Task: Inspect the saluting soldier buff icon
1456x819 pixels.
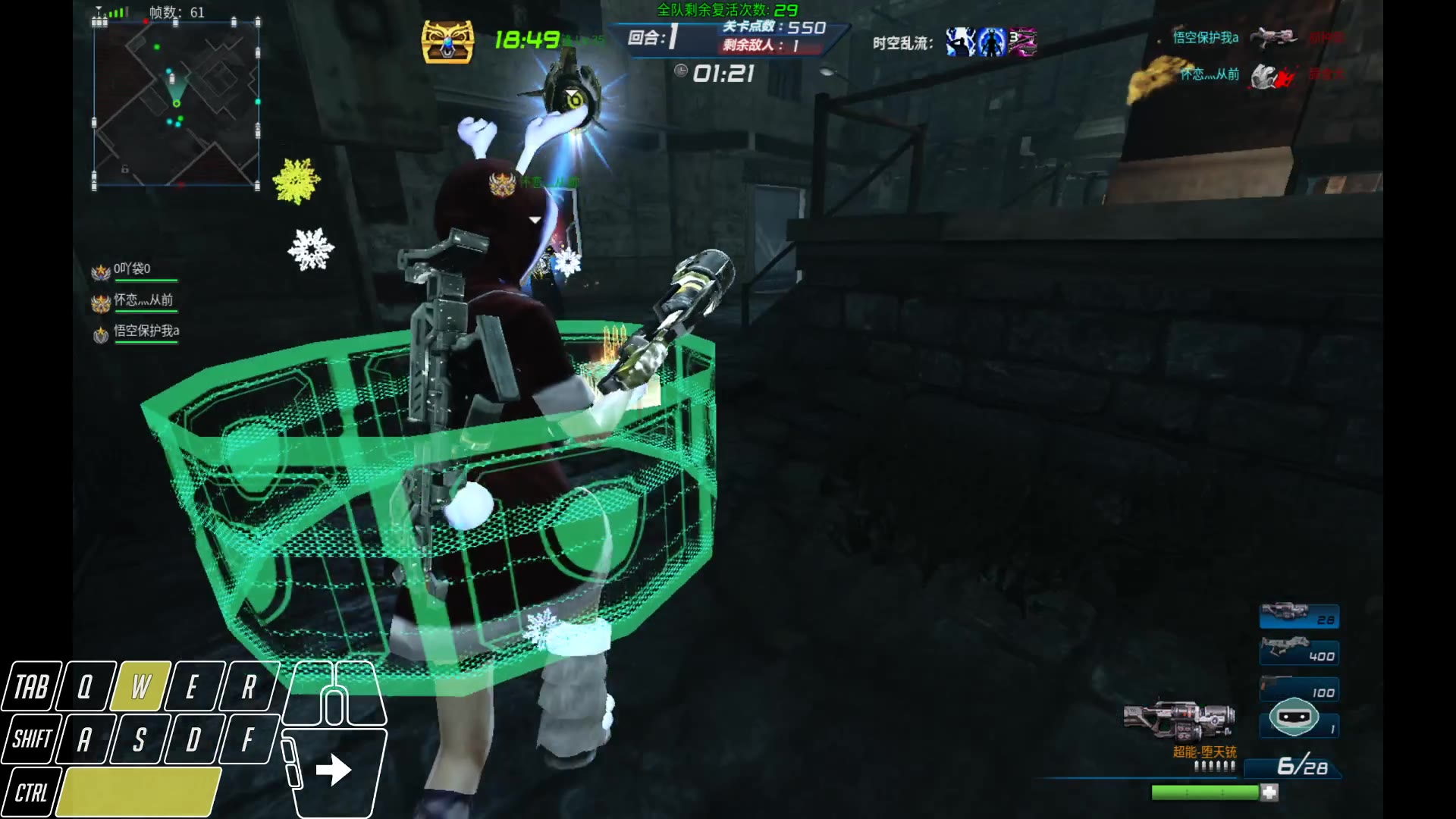Action: pos(960,42)
